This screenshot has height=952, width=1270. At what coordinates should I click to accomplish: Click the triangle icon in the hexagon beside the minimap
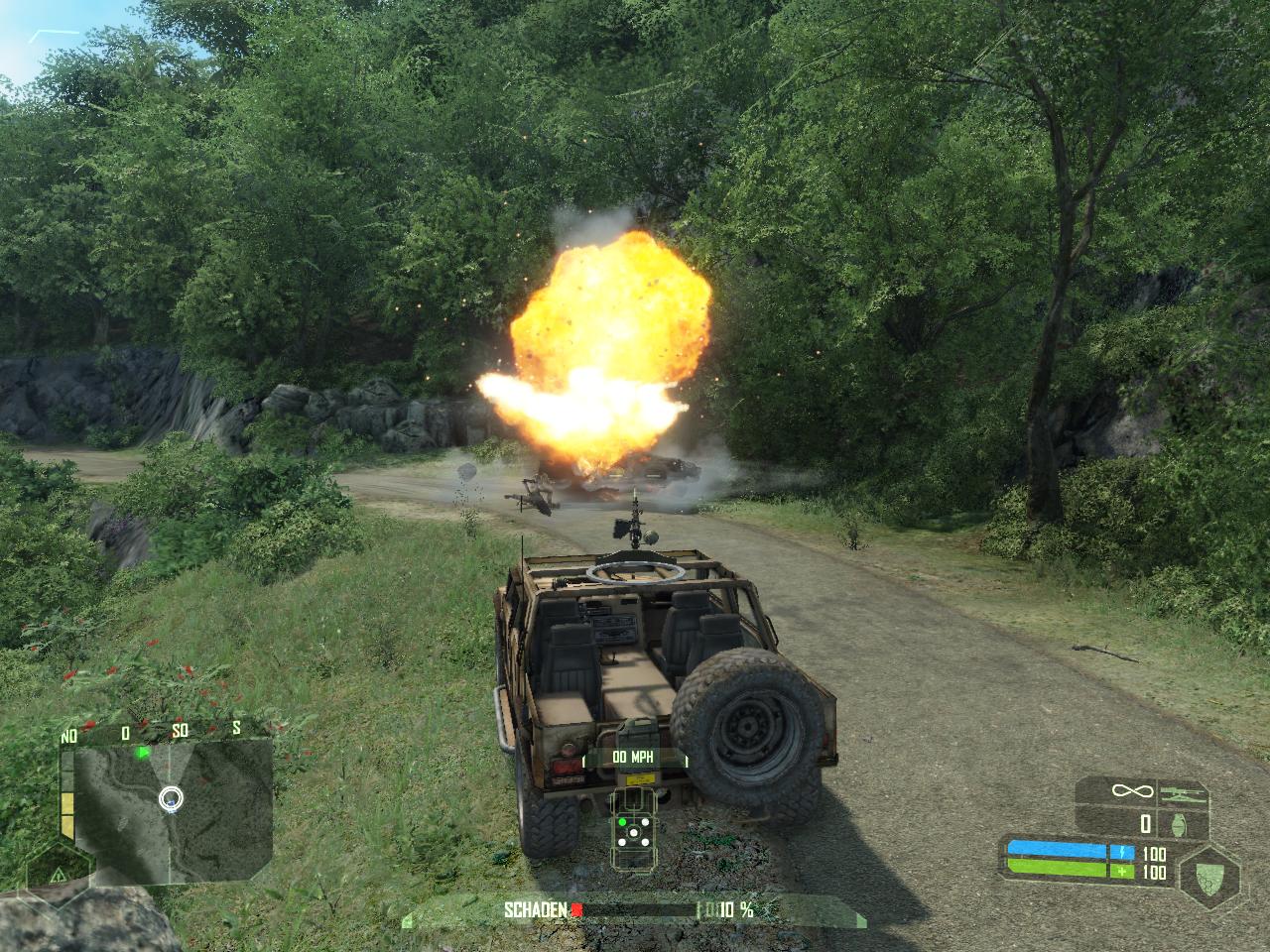click(58, 874)
